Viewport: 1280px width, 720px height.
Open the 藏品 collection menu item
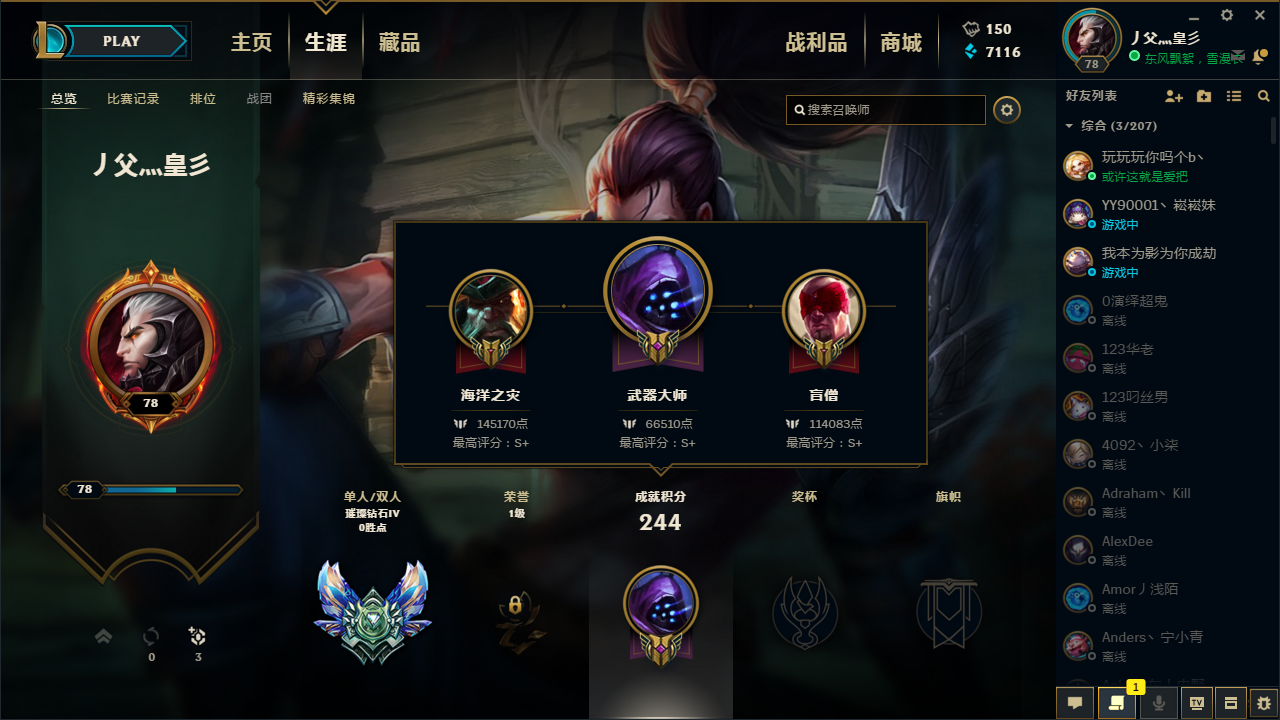[x=399, y=43]
